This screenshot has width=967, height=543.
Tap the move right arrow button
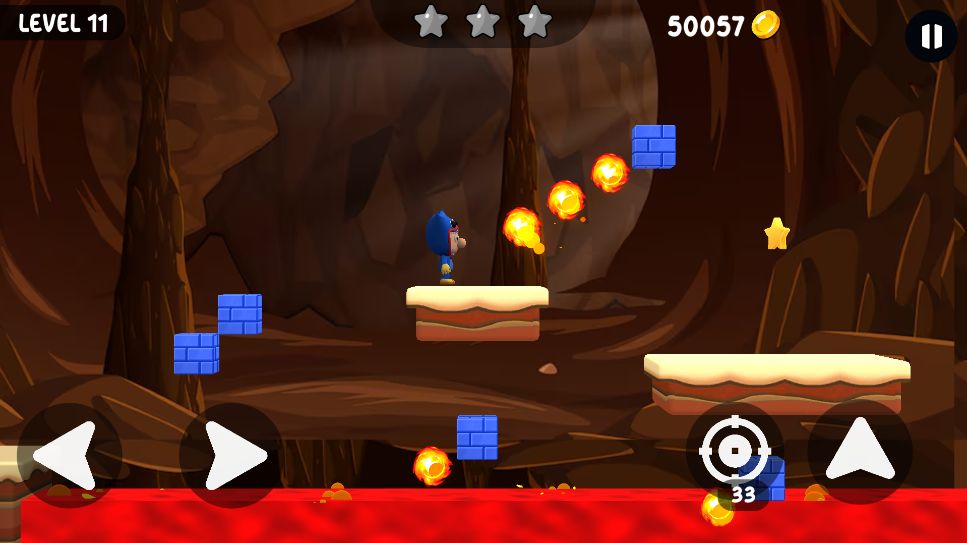click(x=231, y=455)
